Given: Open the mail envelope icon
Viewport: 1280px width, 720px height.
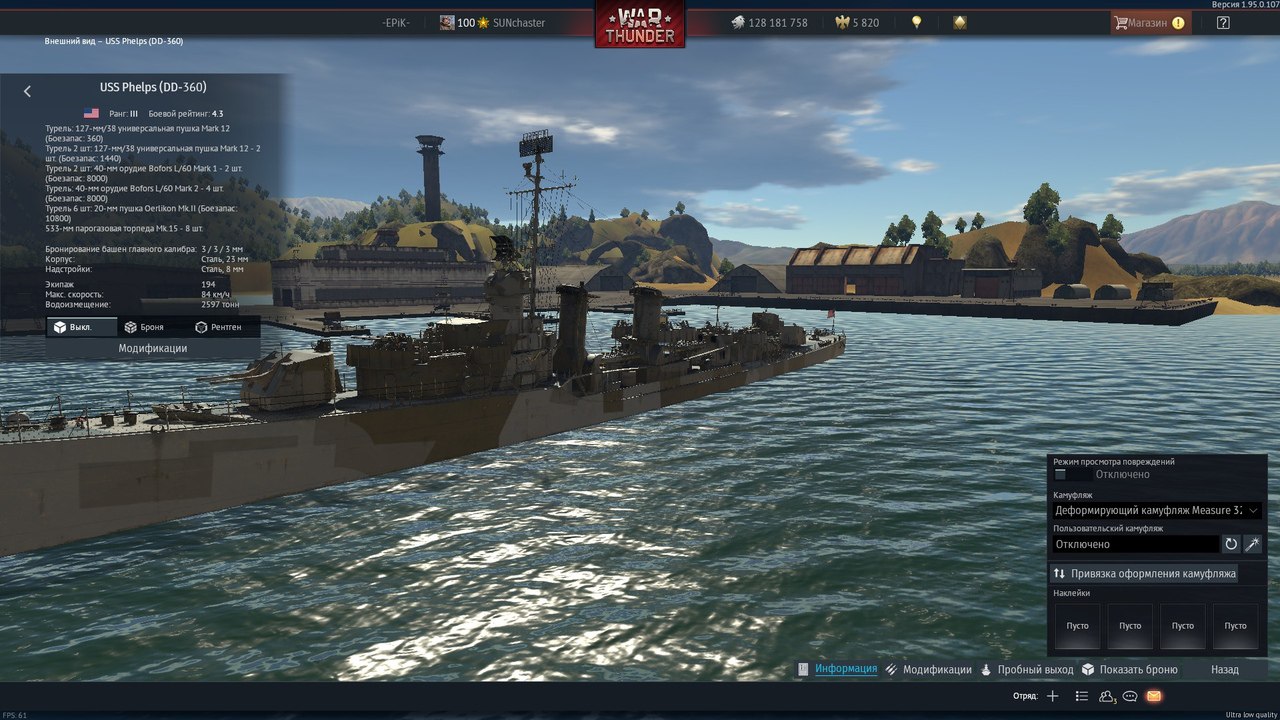Looking at the screenshot, I should [x=1154, y=696].
